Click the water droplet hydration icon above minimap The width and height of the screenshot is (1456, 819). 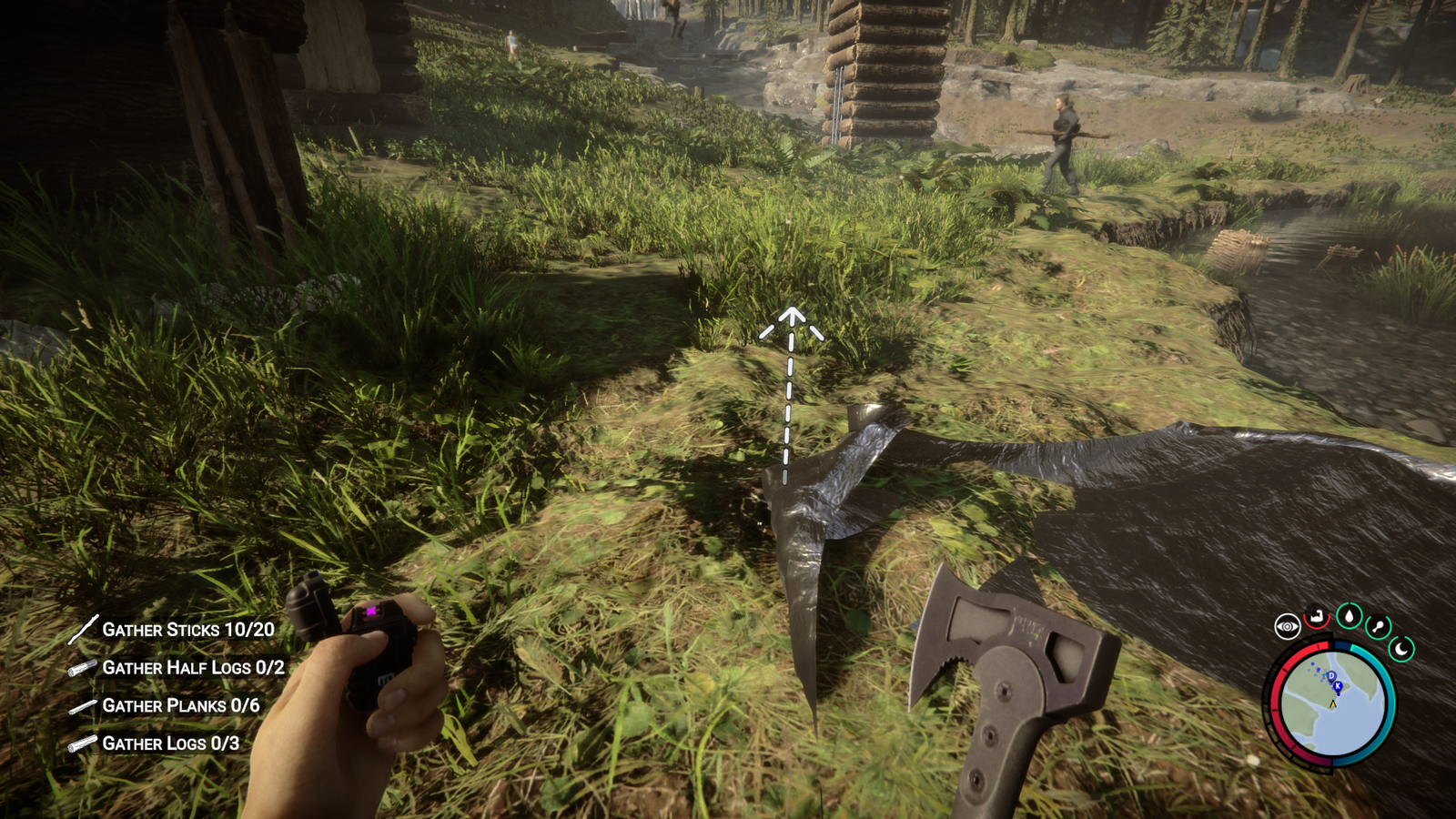point(1349,615)
